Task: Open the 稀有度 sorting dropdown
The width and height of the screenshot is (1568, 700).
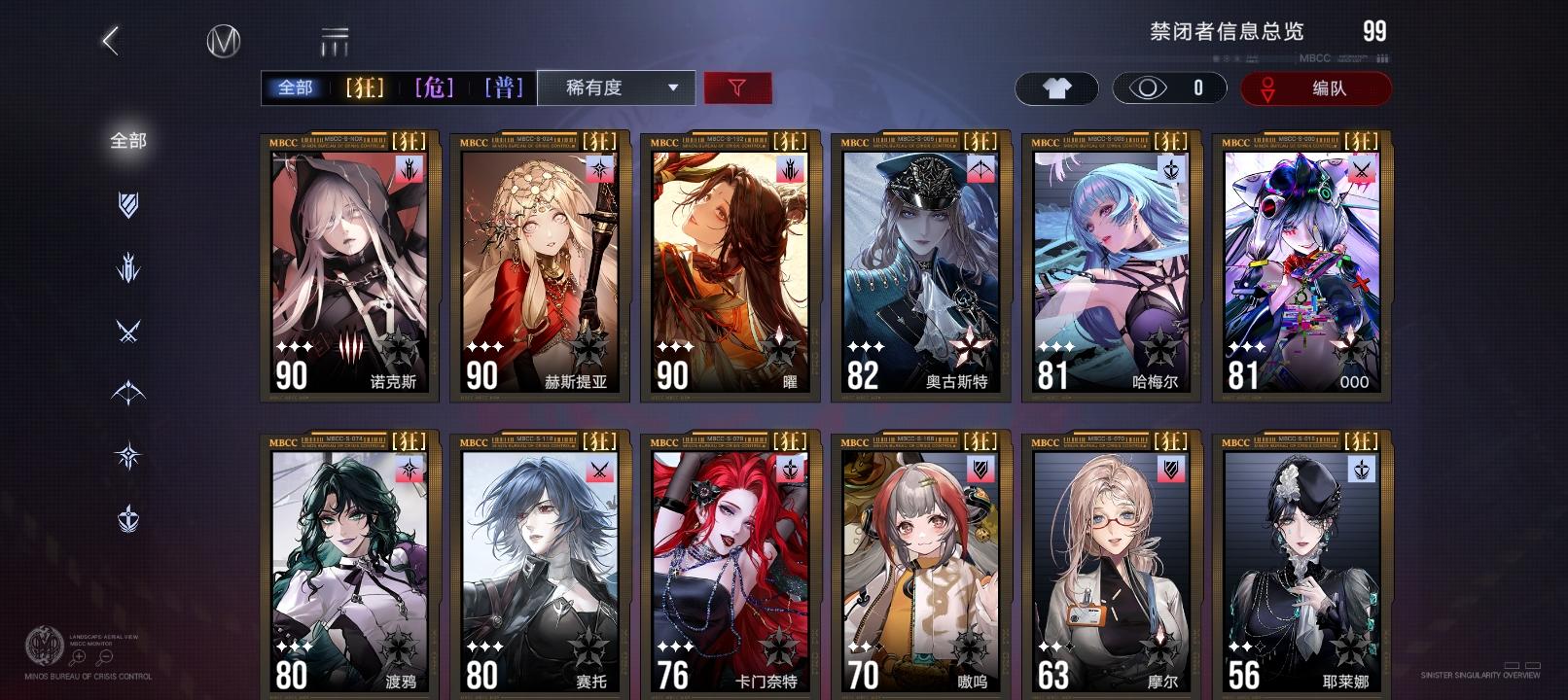Action: point(615,87)
